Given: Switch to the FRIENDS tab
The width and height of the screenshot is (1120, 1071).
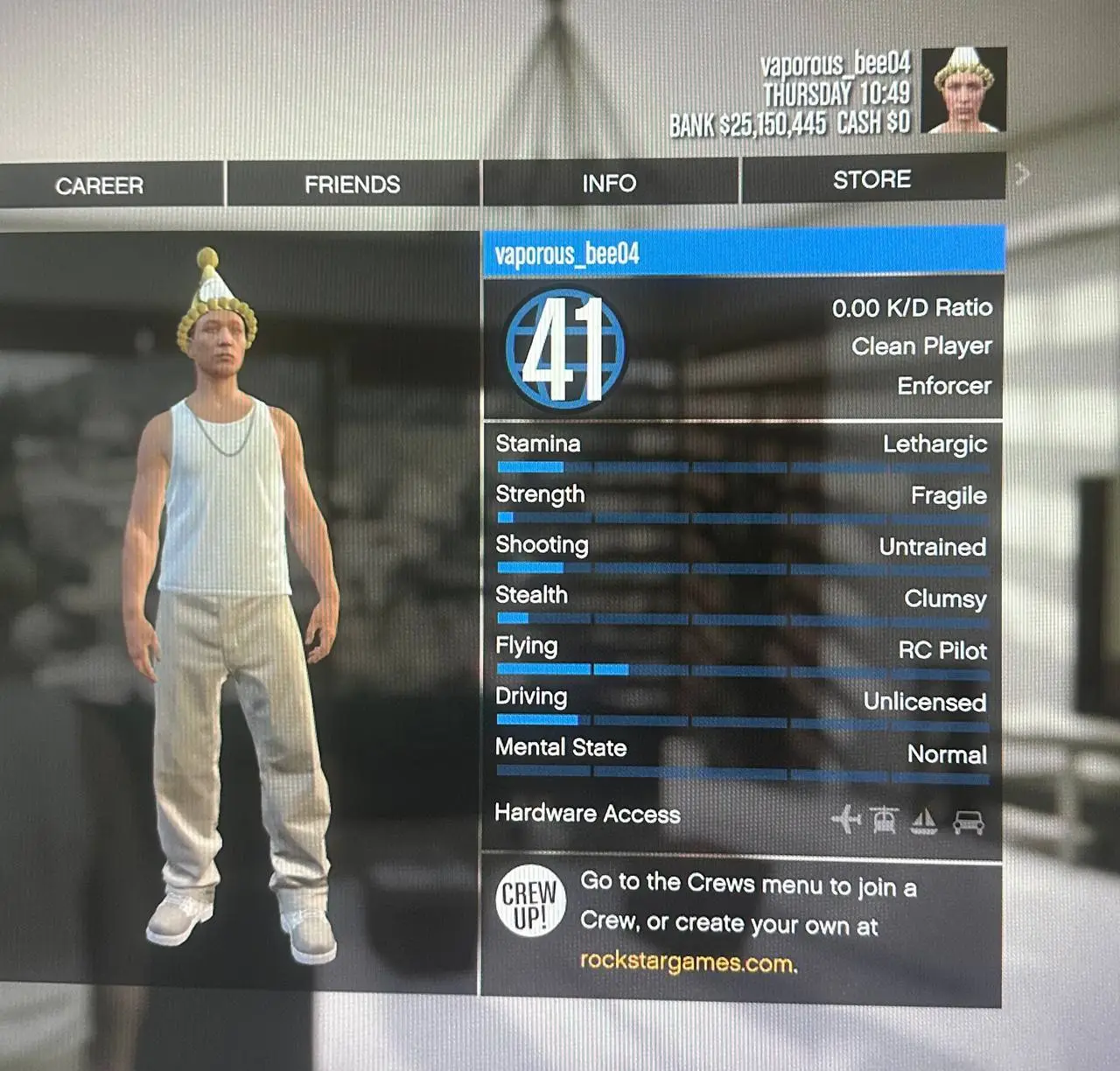Looking at the screenshot, I should pos(352,184).
